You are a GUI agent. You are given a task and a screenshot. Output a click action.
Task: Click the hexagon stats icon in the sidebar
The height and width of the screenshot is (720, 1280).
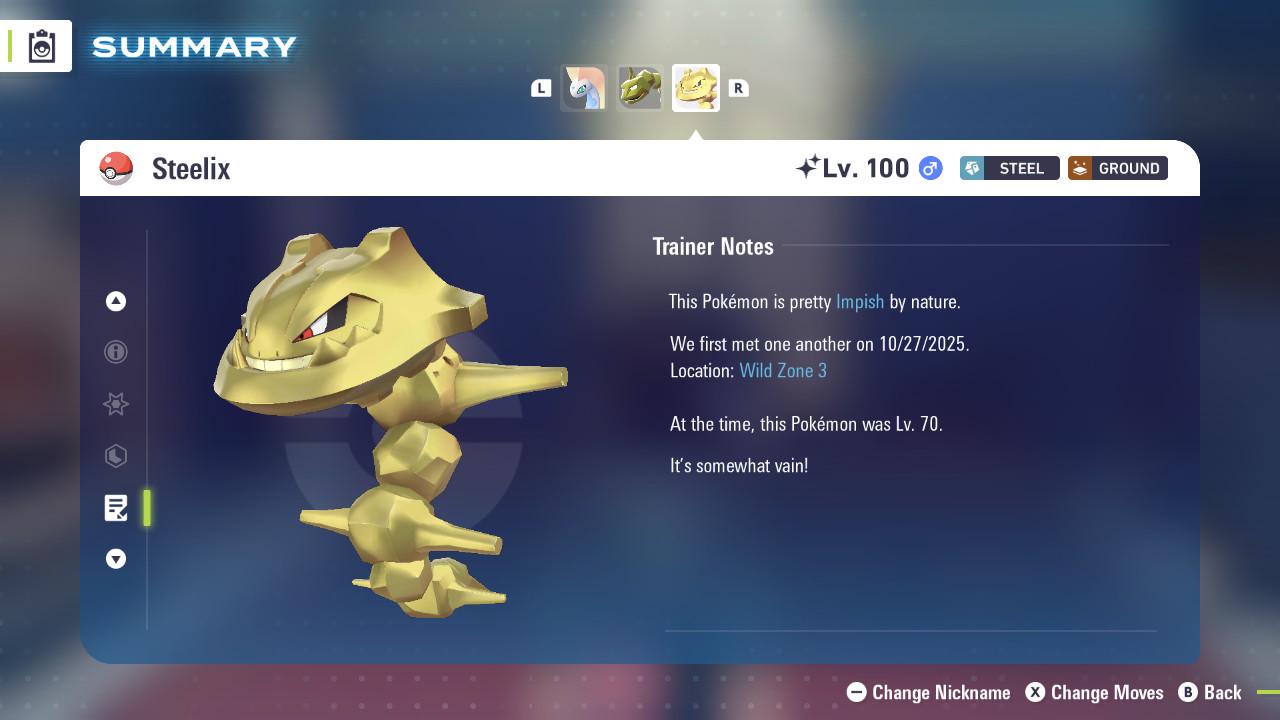click(116, 456)
